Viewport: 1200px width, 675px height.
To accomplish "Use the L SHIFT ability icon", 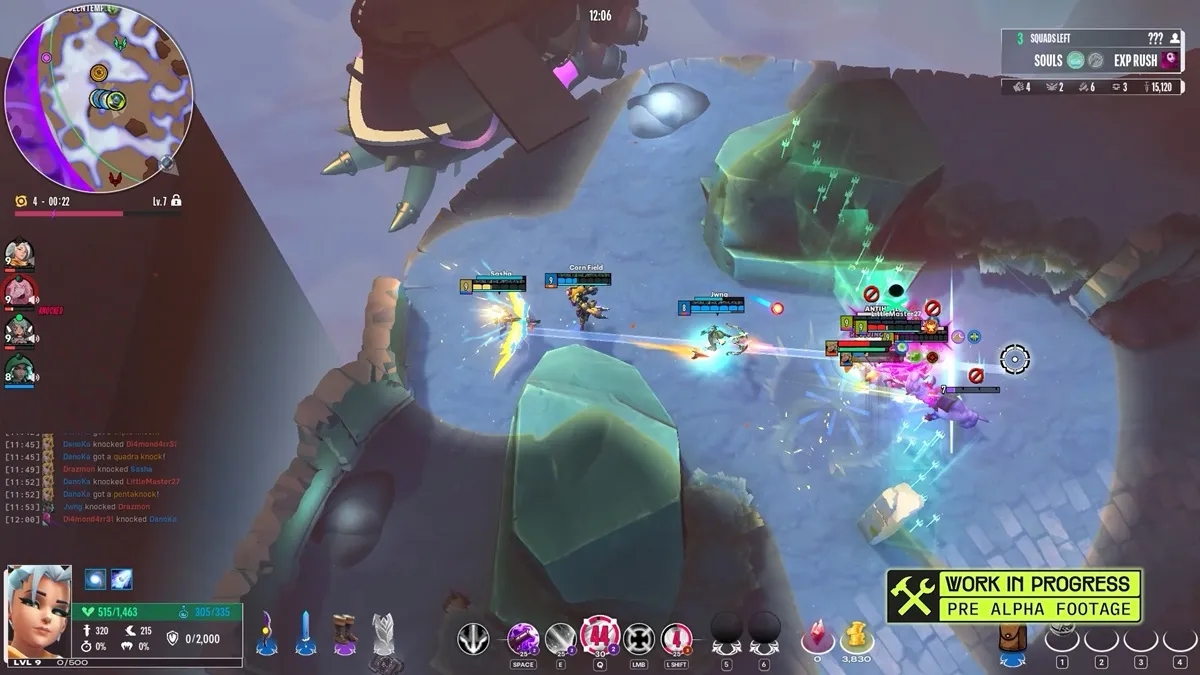I will [677, 638].
